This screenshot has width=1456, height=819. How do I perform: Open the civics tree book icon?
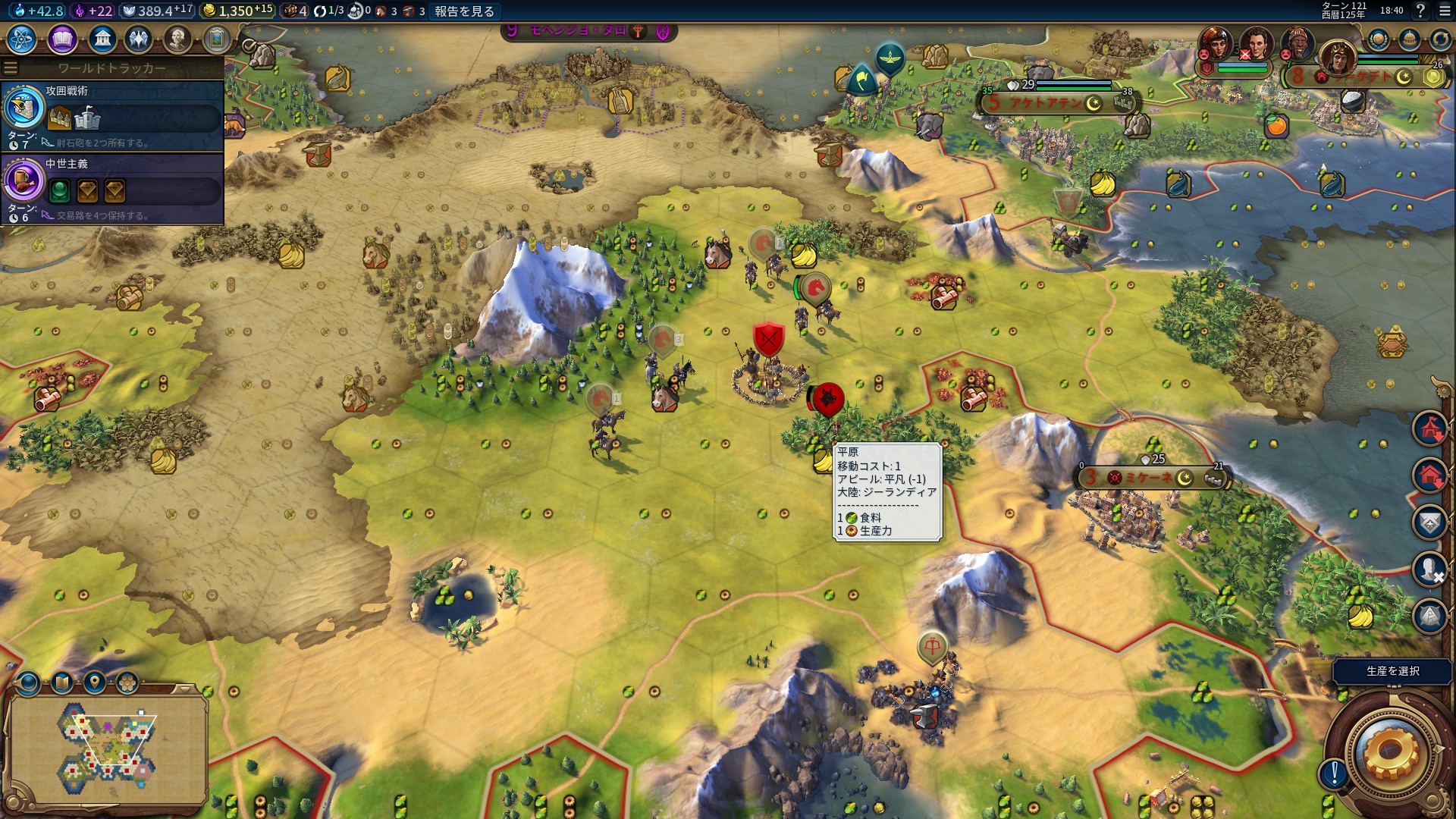coord(62,39)
